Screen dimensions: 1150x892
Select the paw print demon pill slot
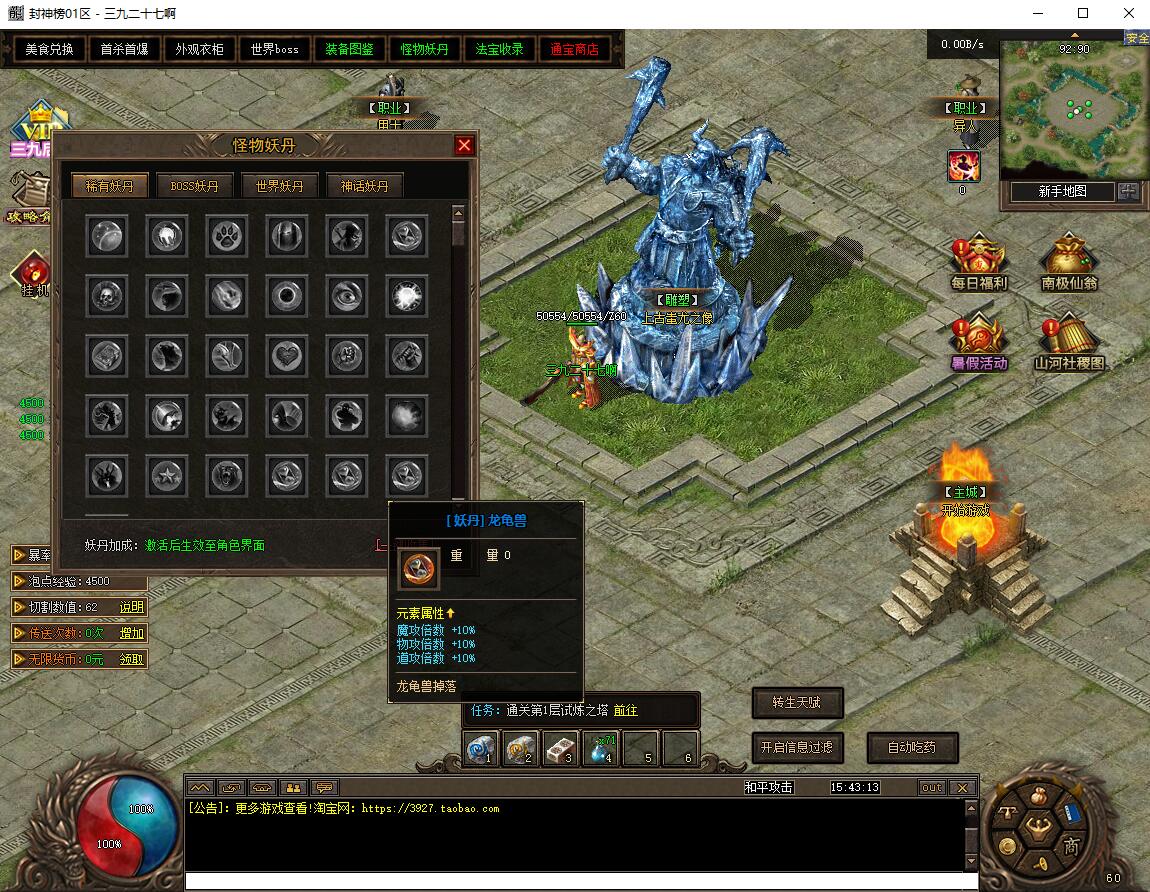[227, 236]
